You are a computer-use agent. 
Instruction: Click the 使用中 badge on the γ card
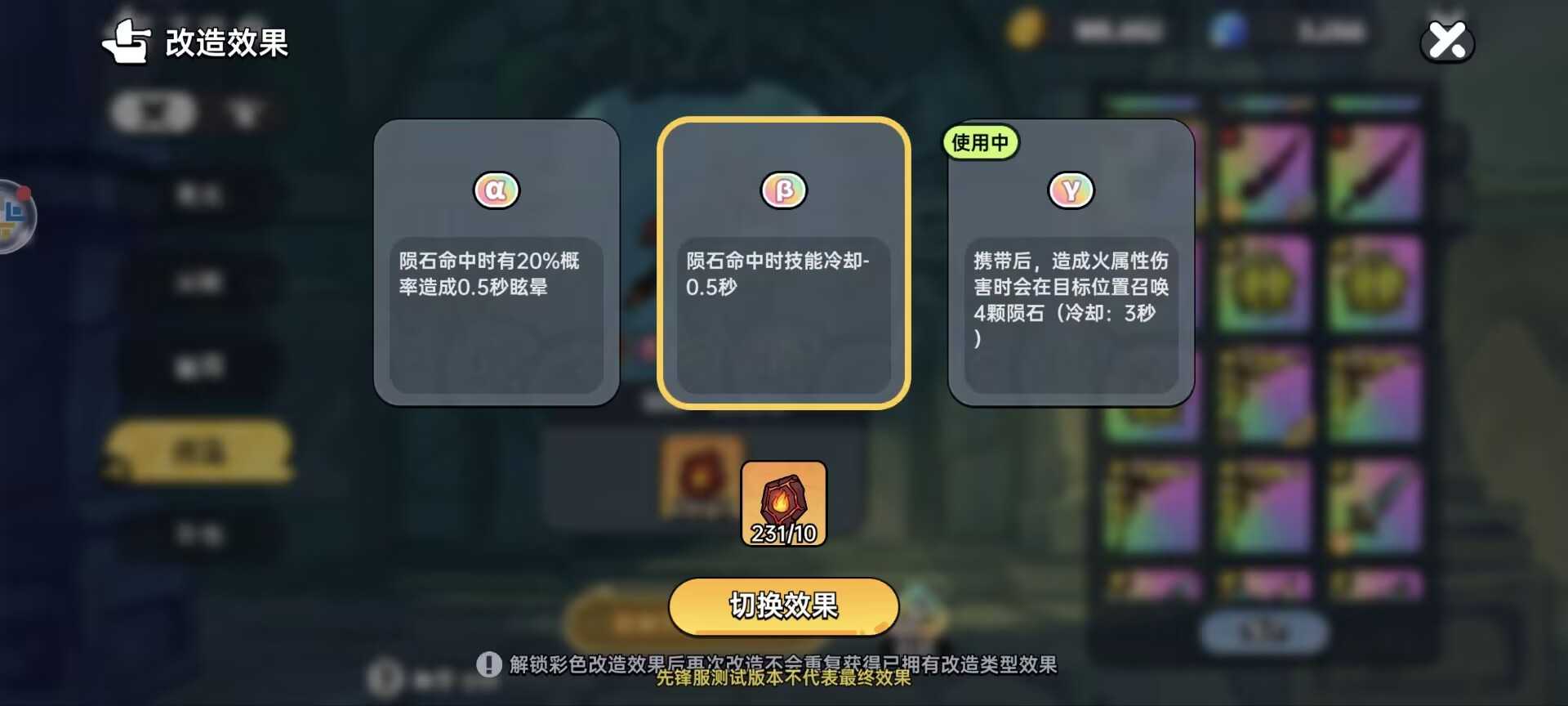pos(980,141)
